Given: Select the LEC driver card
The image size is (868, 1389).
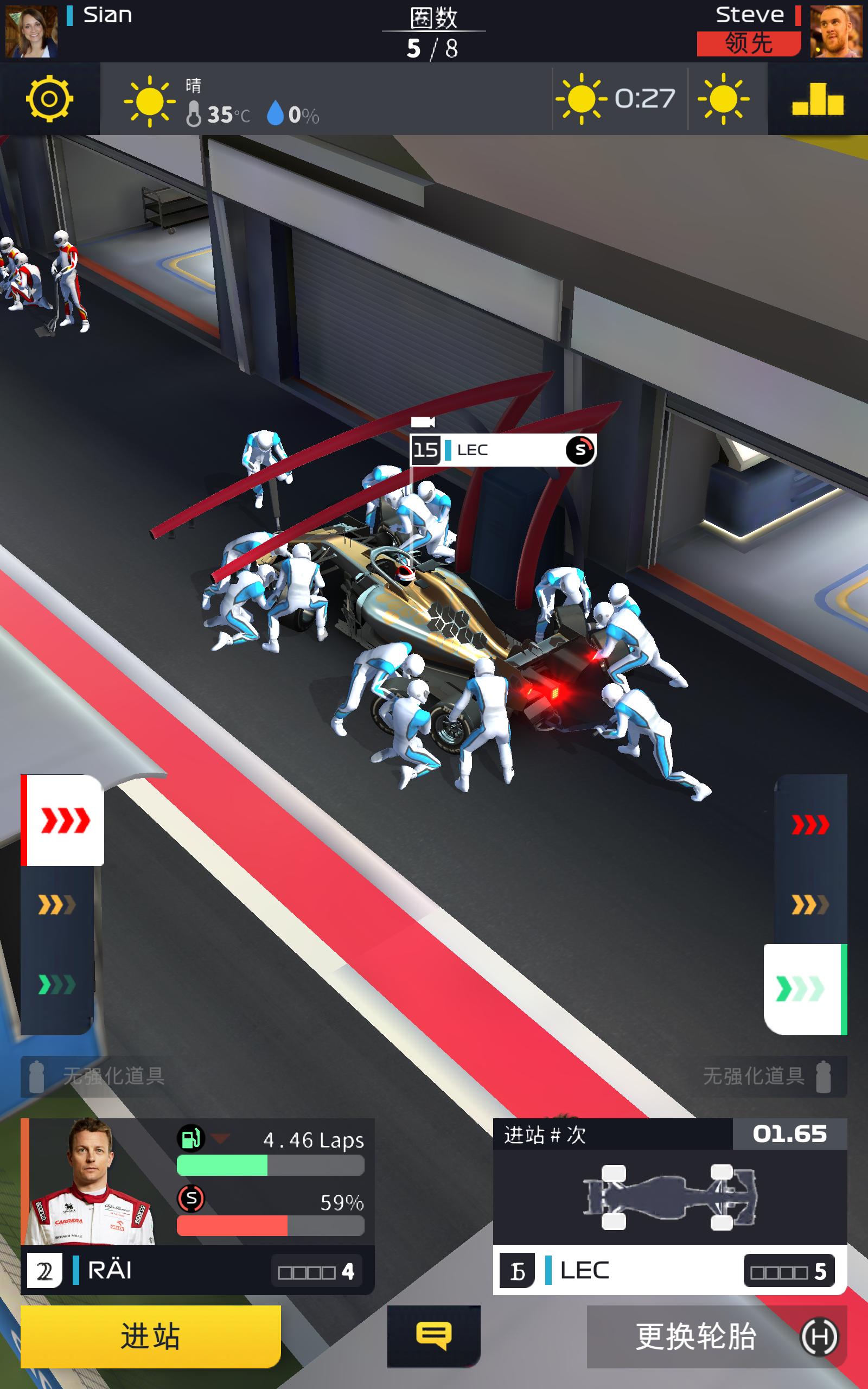Looking at the screenshot, I should click(x=669, y=1206).
